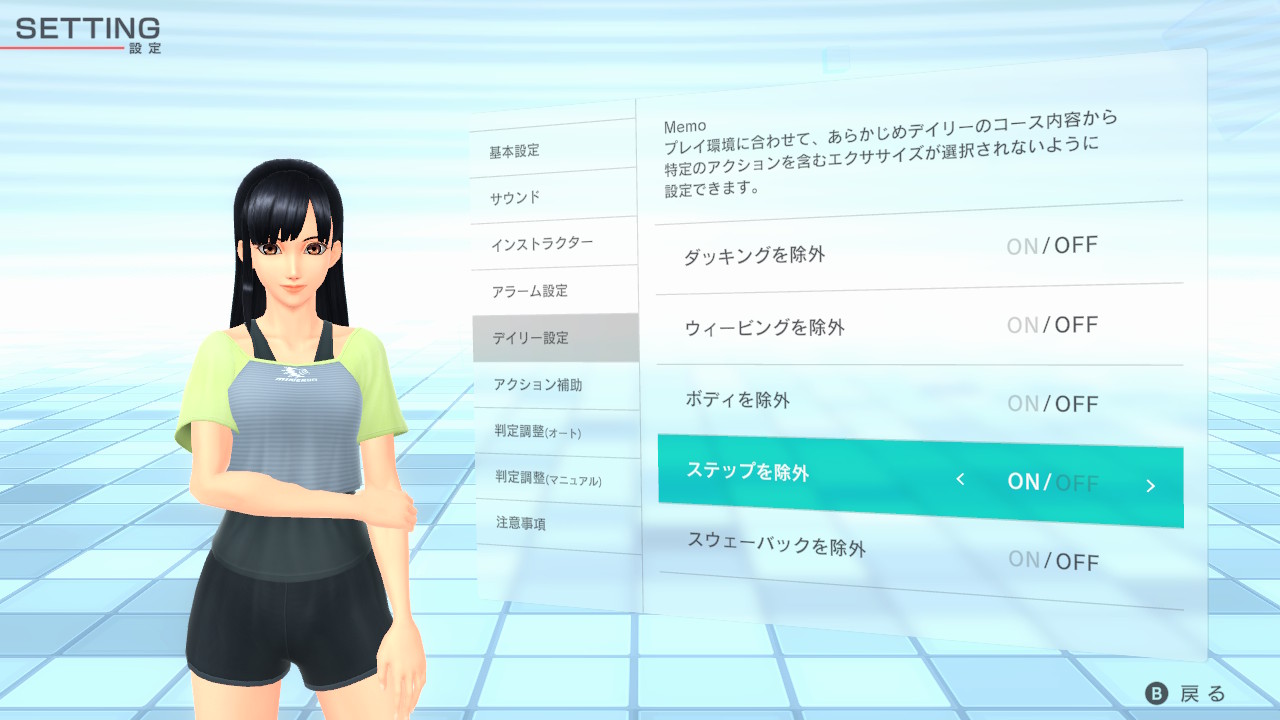Screen dimensions: 1280x720
Task: Turn ON ダッキングを除外
Action: (1022, 245)
